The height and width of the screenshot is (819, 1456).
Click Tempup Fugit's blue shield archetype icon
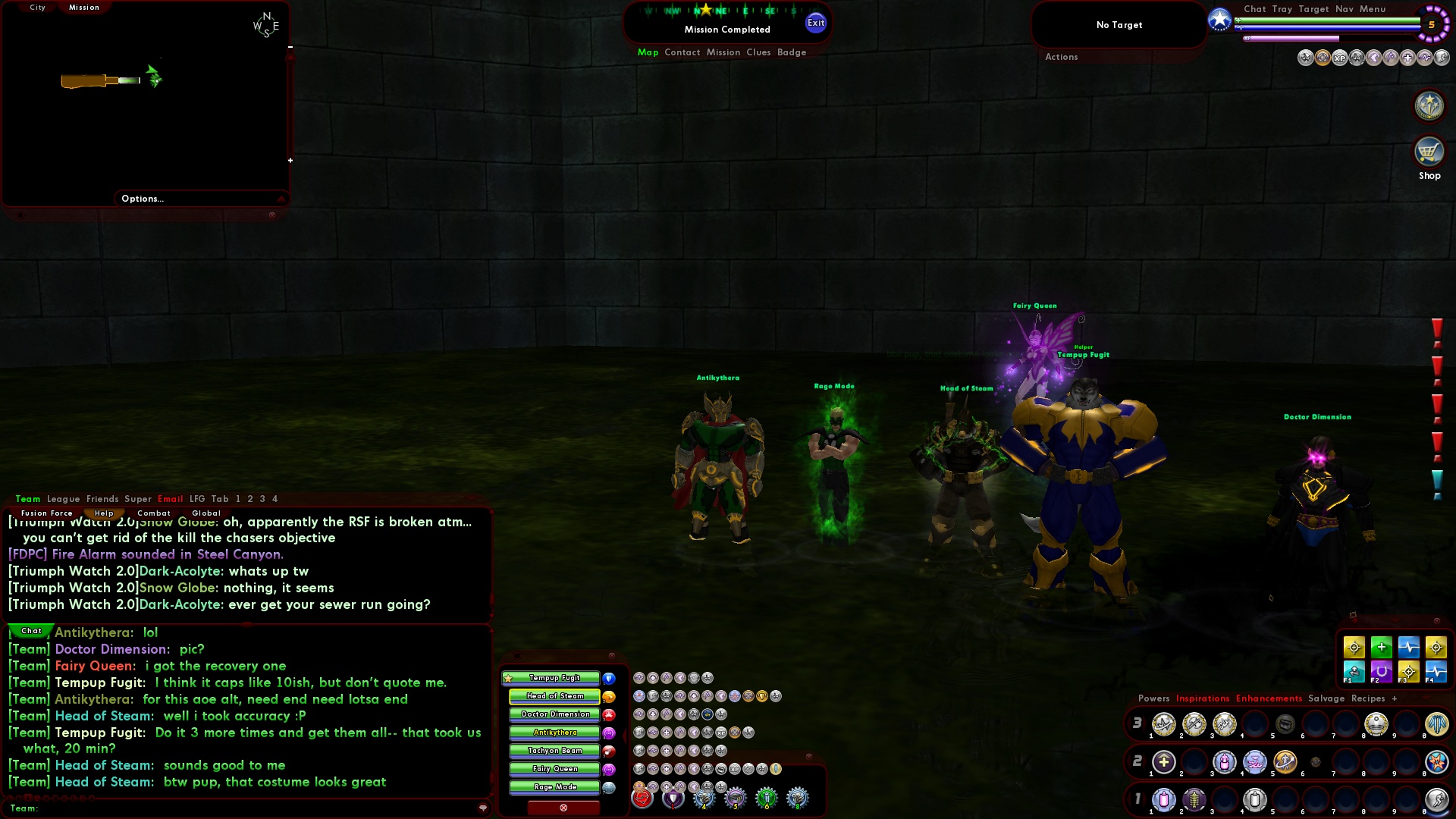coord(609,678)
